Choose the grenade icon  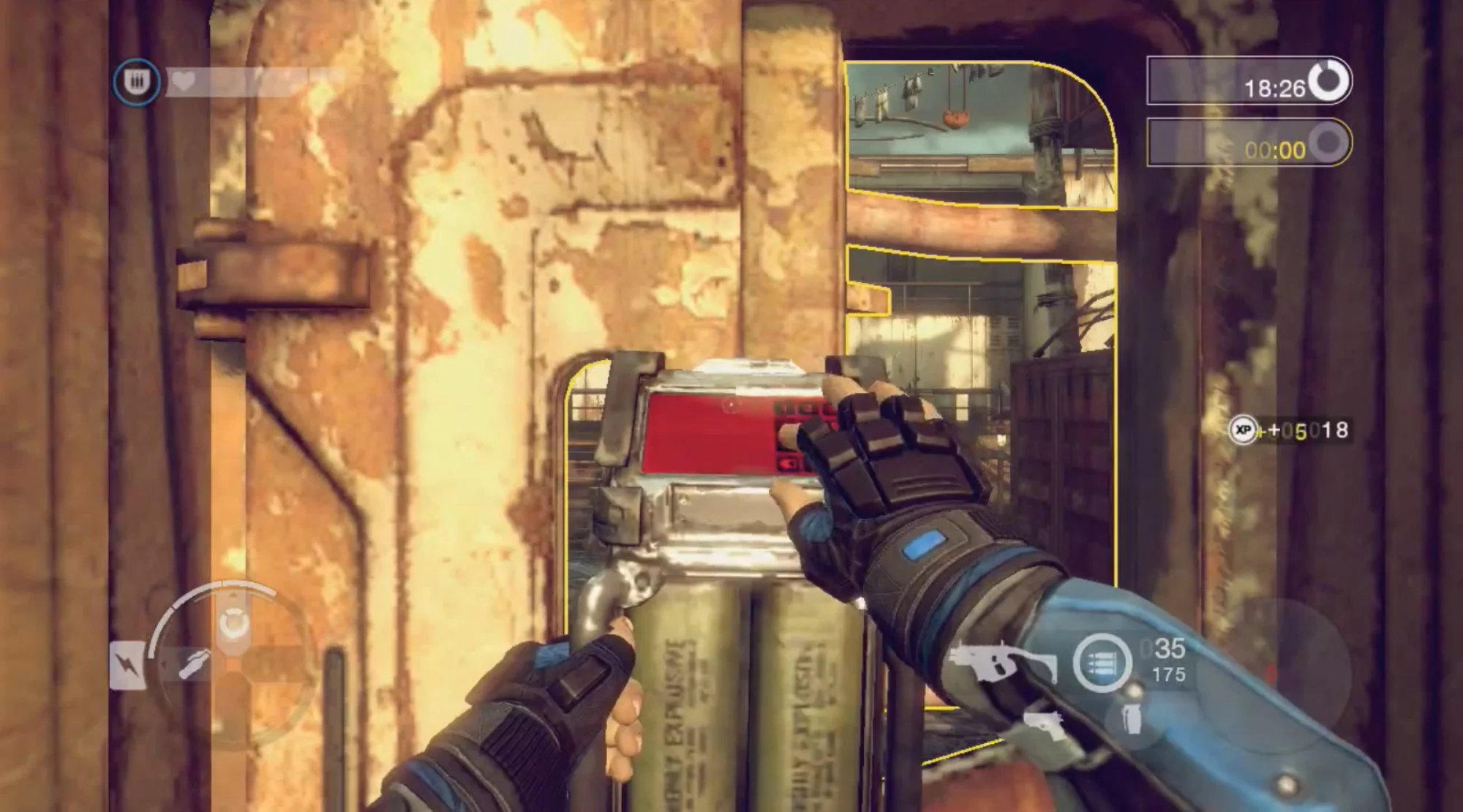click(1131, 717)
